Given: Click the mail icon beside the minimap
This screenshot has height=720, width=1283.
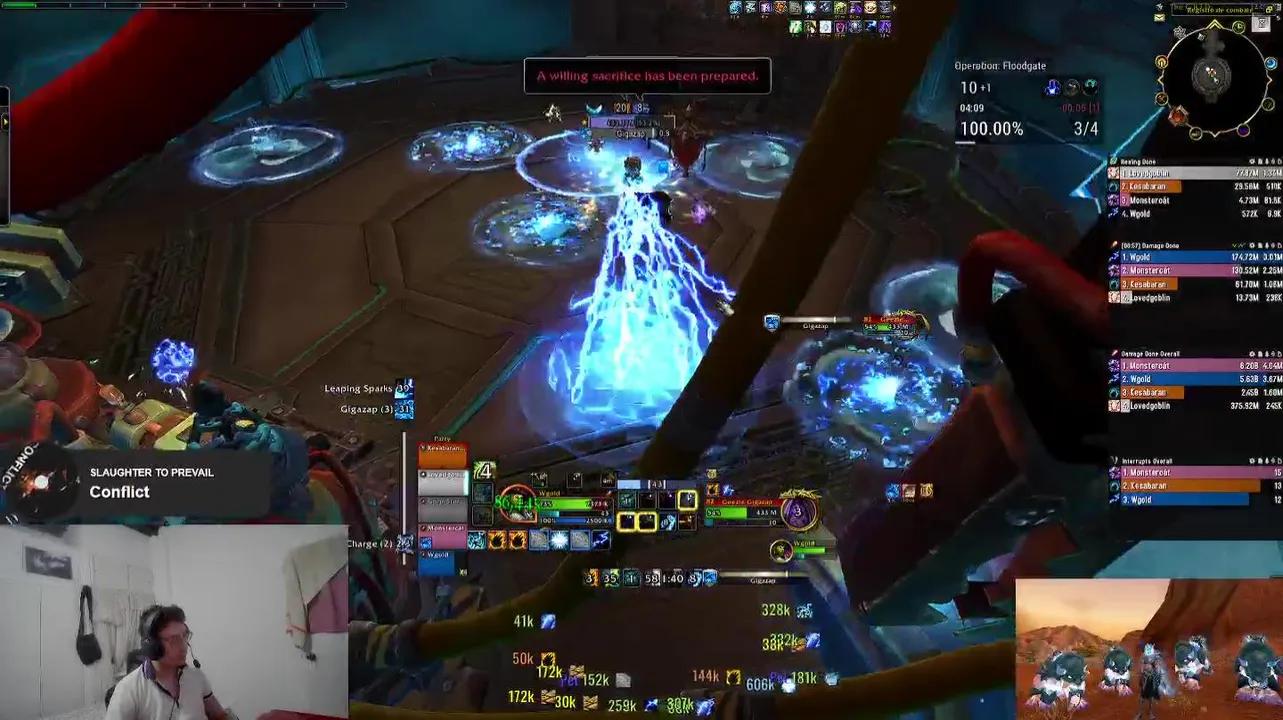Looking at the screenshot, I should coord(1158,17).
